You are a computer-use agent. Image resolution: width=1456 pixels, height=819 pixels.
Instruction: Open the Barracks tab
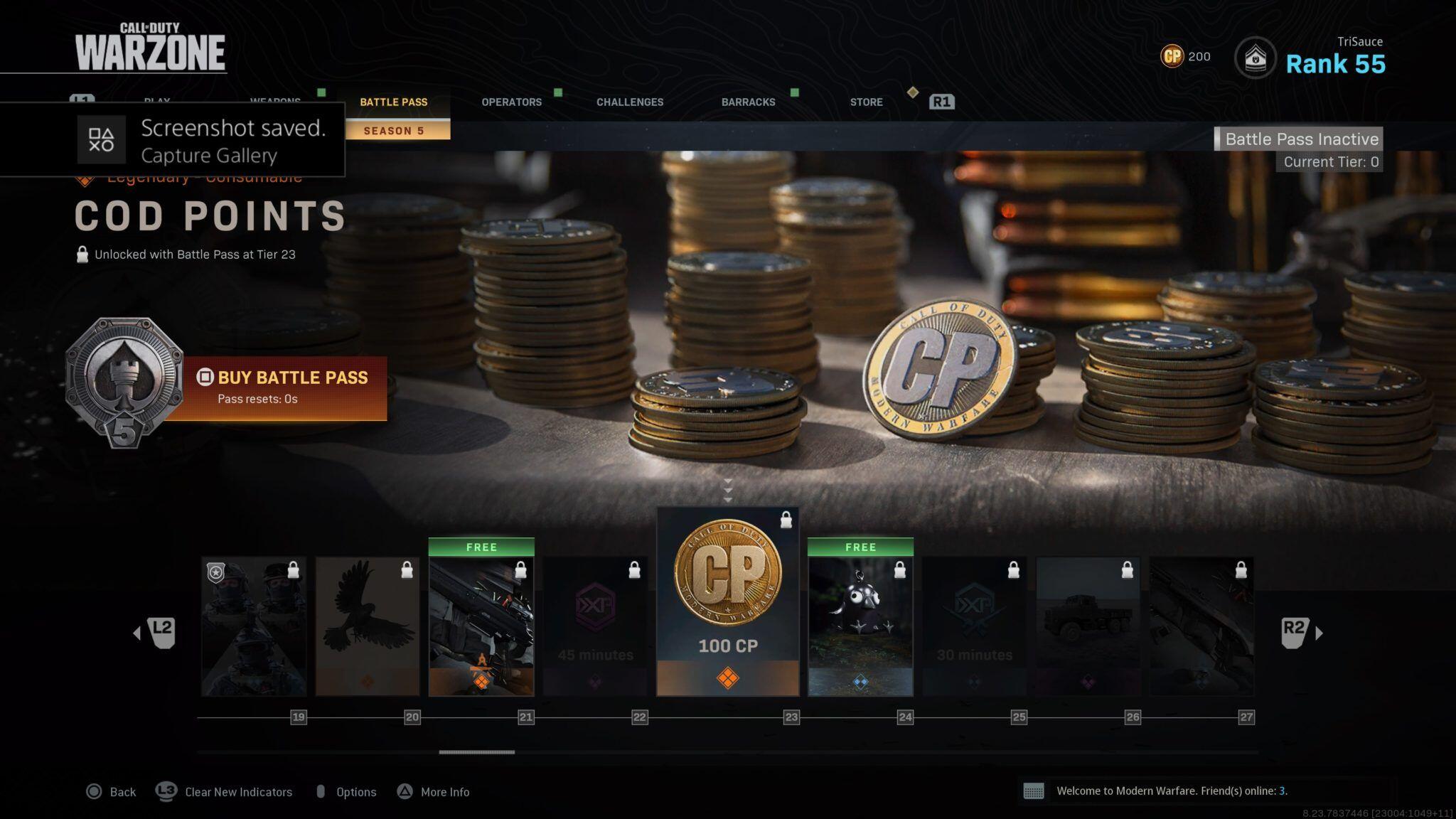coord(748,102)
